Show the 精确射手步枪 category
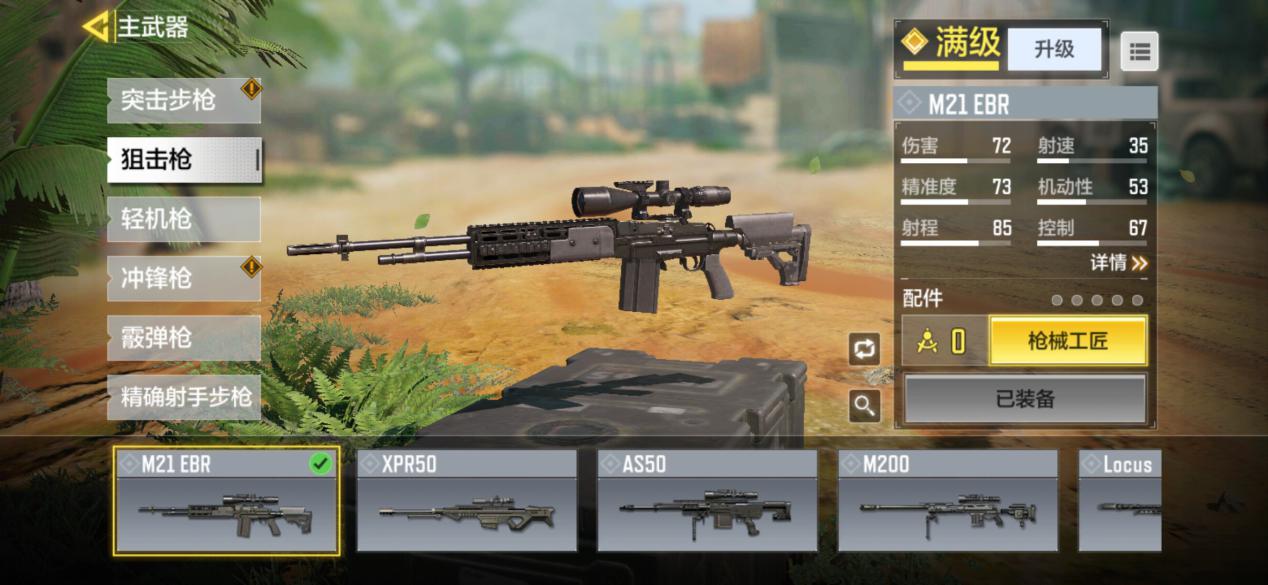The height and width of the screenshot is (585, 1268). tap(183, 397)
